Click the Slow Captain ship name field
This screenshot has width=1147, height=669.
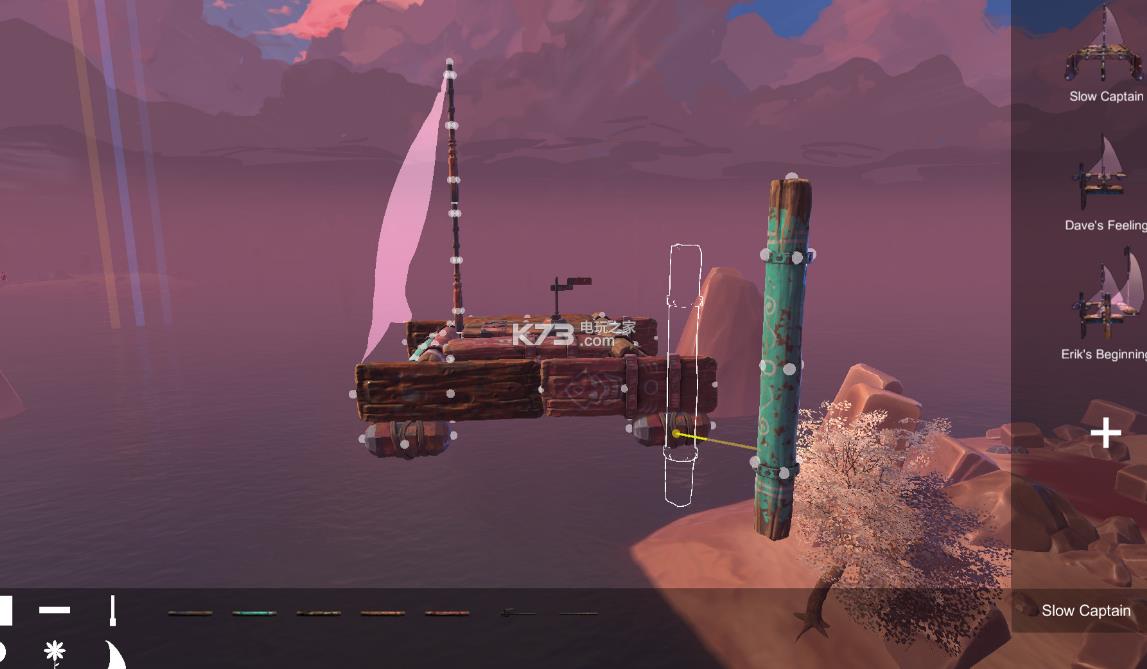(x=1085, y=610)
